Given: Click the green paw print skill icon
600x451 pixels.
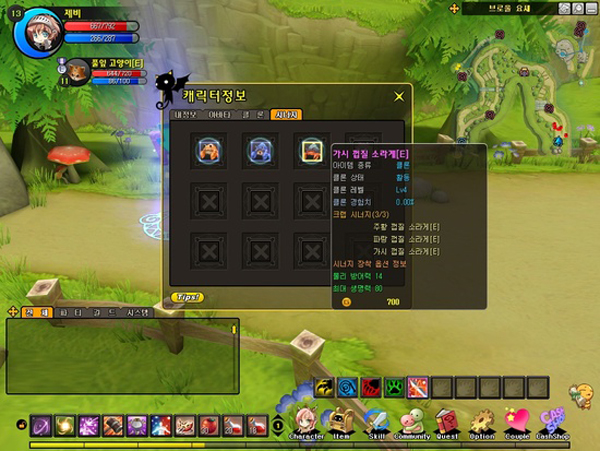Looking at the screenshot, I should pyautogui.click(x=395, y=386).
